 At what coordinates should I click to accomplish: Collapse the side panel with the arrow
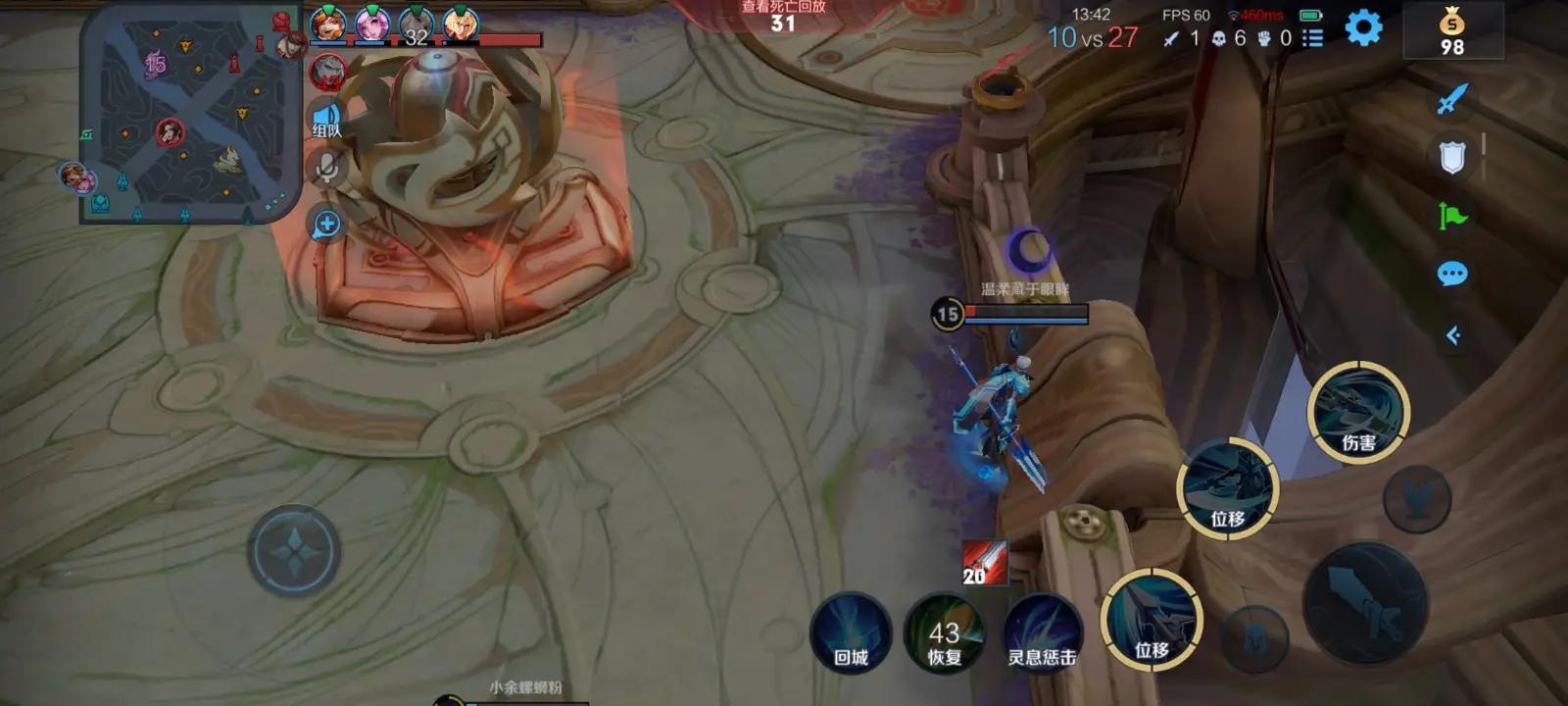click(1453, 336)
